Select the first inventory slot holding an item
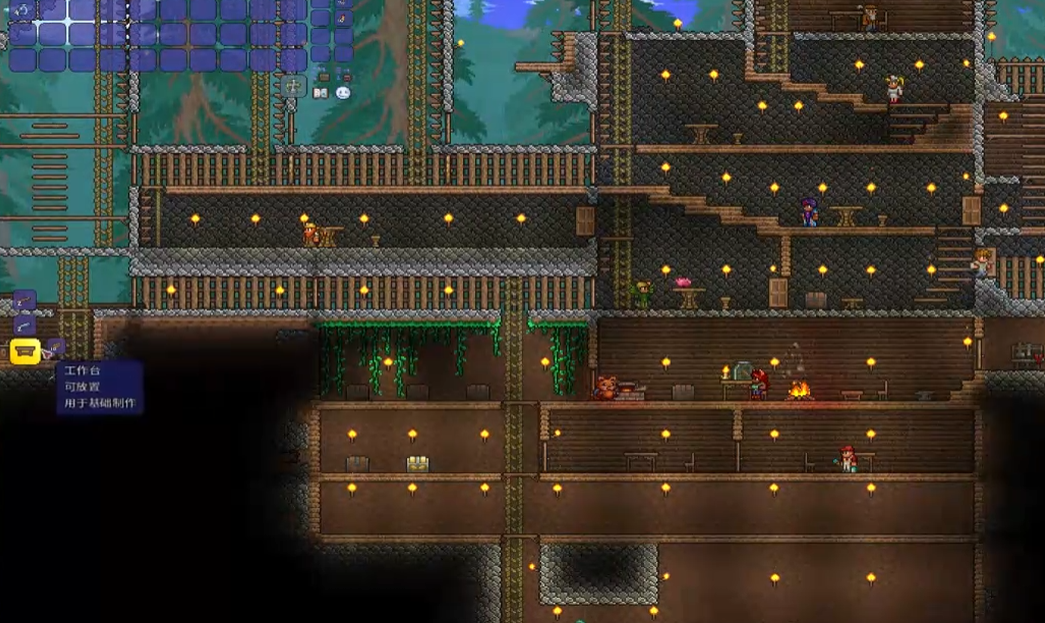 click(22, 11)
